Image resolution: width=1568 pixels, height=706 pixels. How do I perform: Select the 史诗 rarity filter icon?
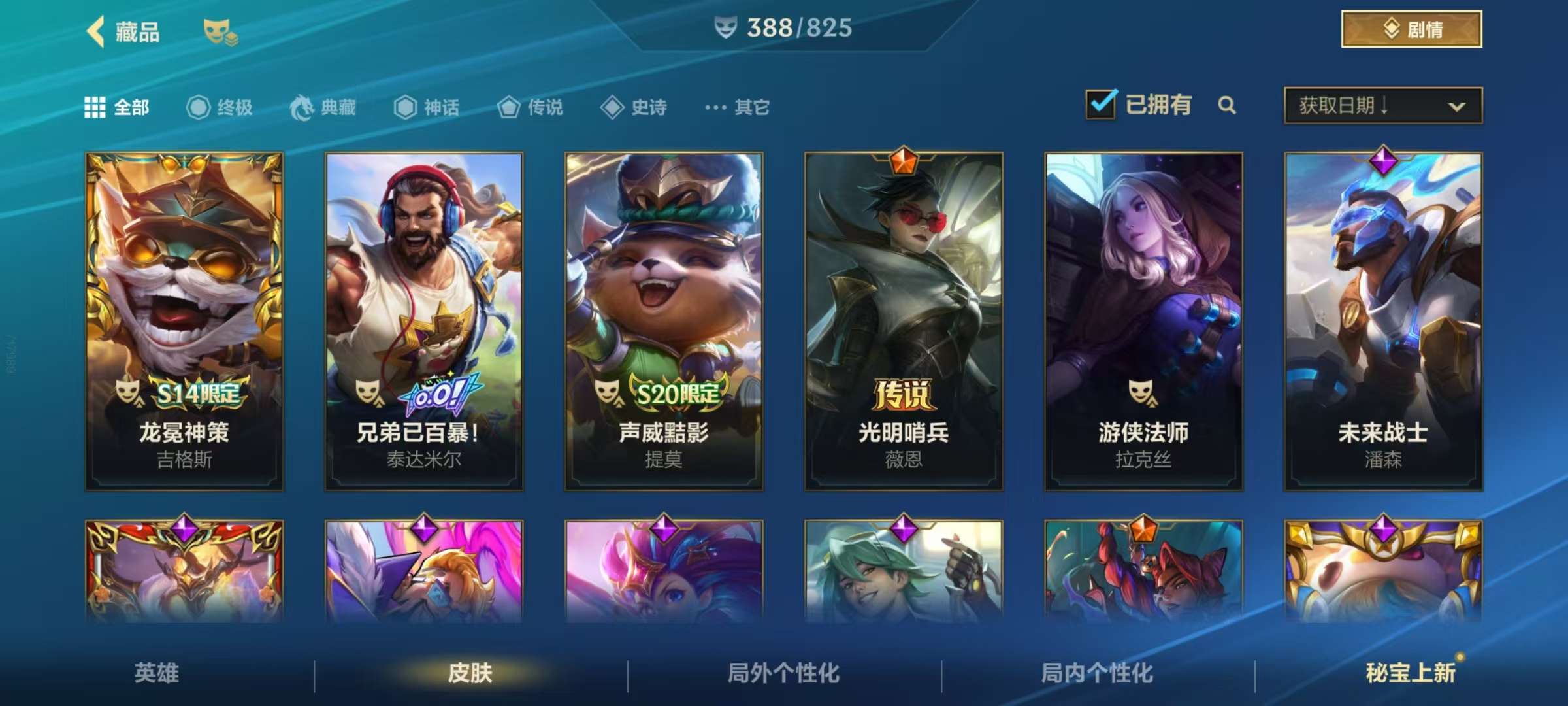[x=612, y=107]
